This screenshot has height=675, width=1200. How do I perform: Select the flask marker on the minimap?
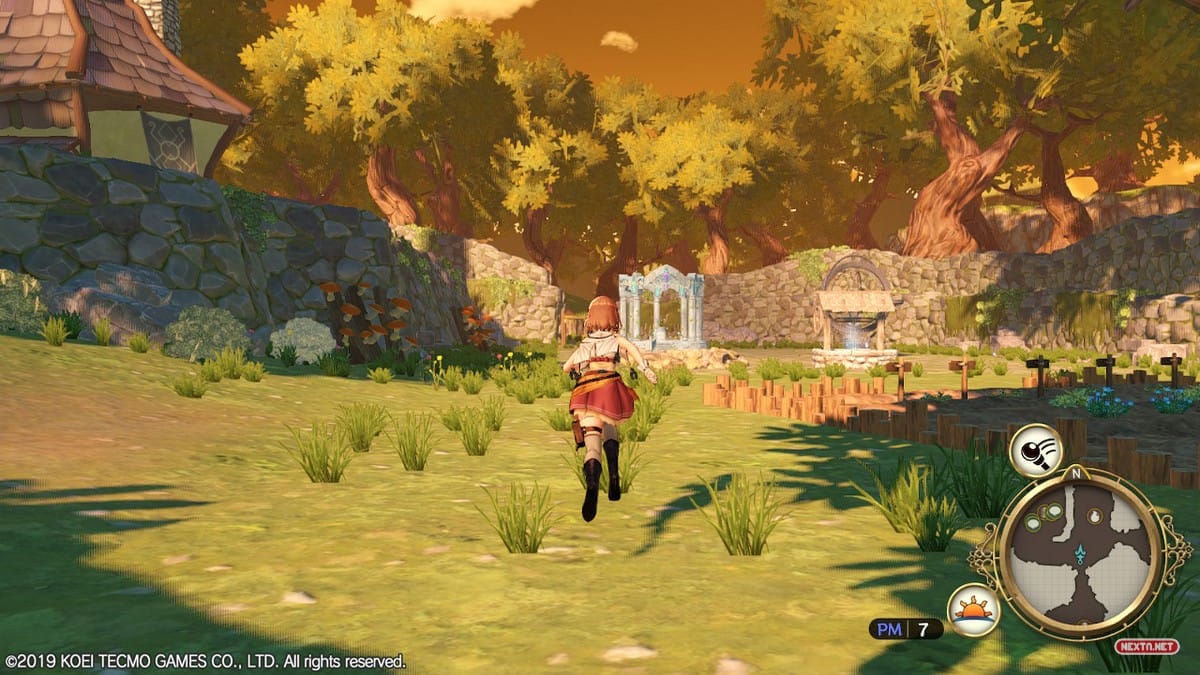1094,516
